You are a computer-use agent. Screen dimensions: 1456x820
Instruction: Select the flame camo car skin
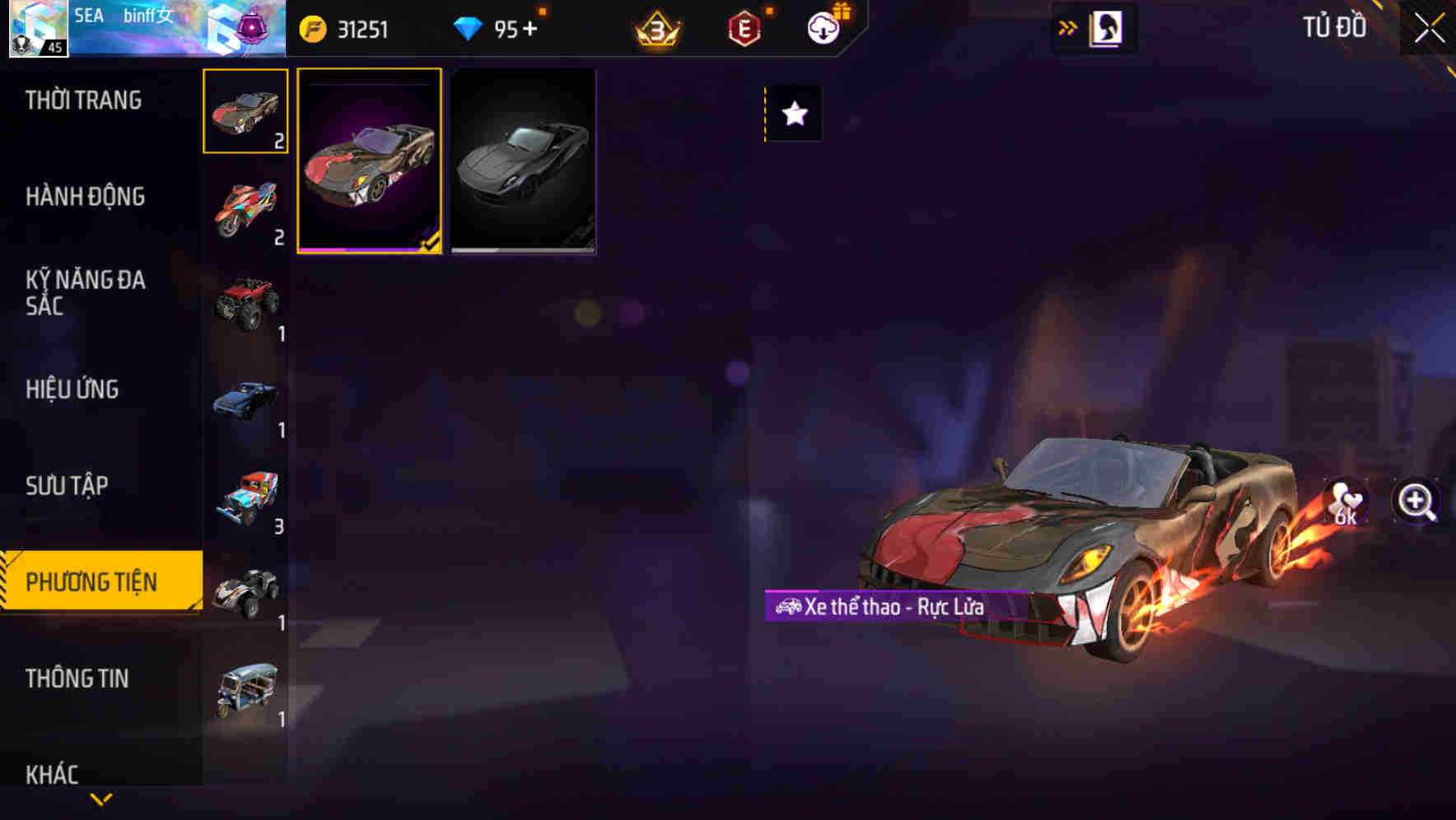click(x=370, y=161)
